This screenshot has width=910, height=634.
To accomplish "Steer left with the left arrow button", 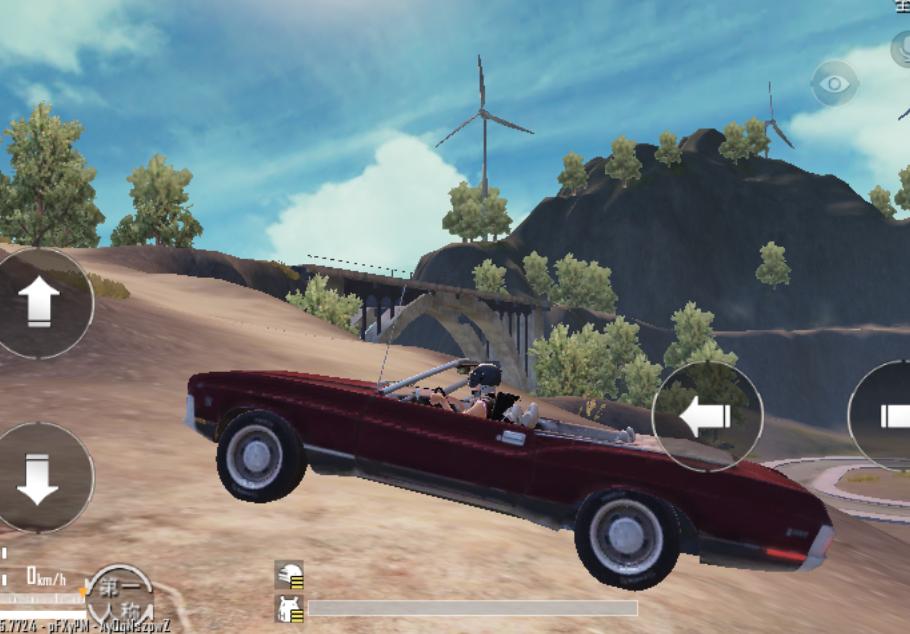I will [707, 416].
